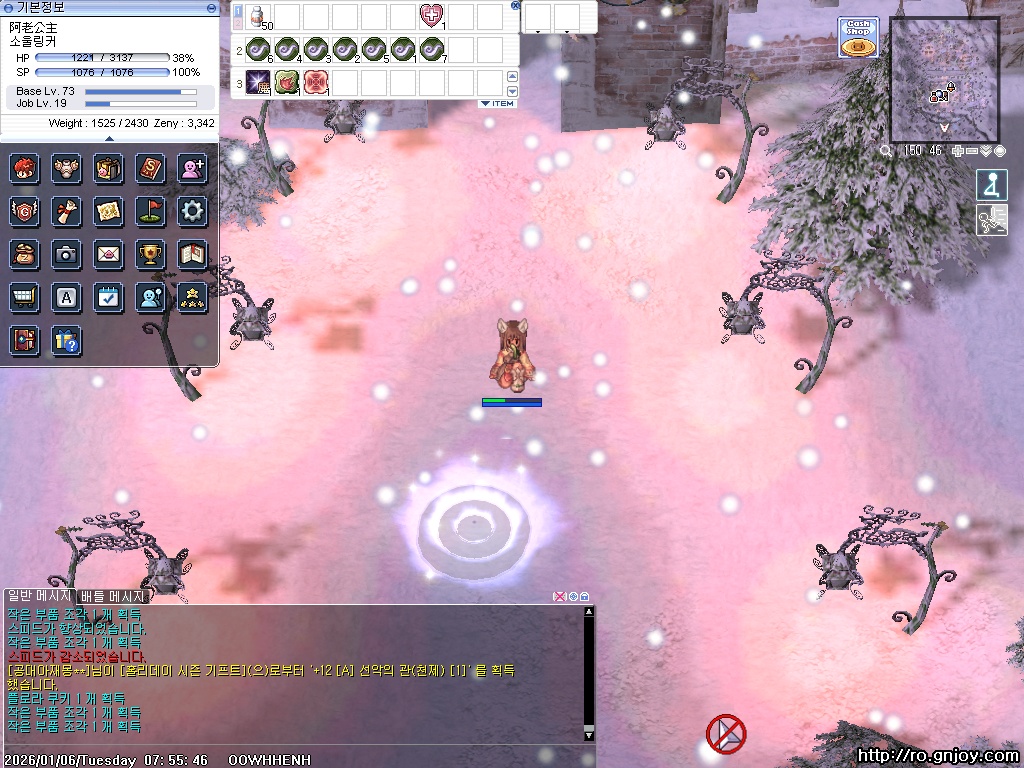
Task: Zoom out the minimap with minus button
Action: [x=972, y=151]
